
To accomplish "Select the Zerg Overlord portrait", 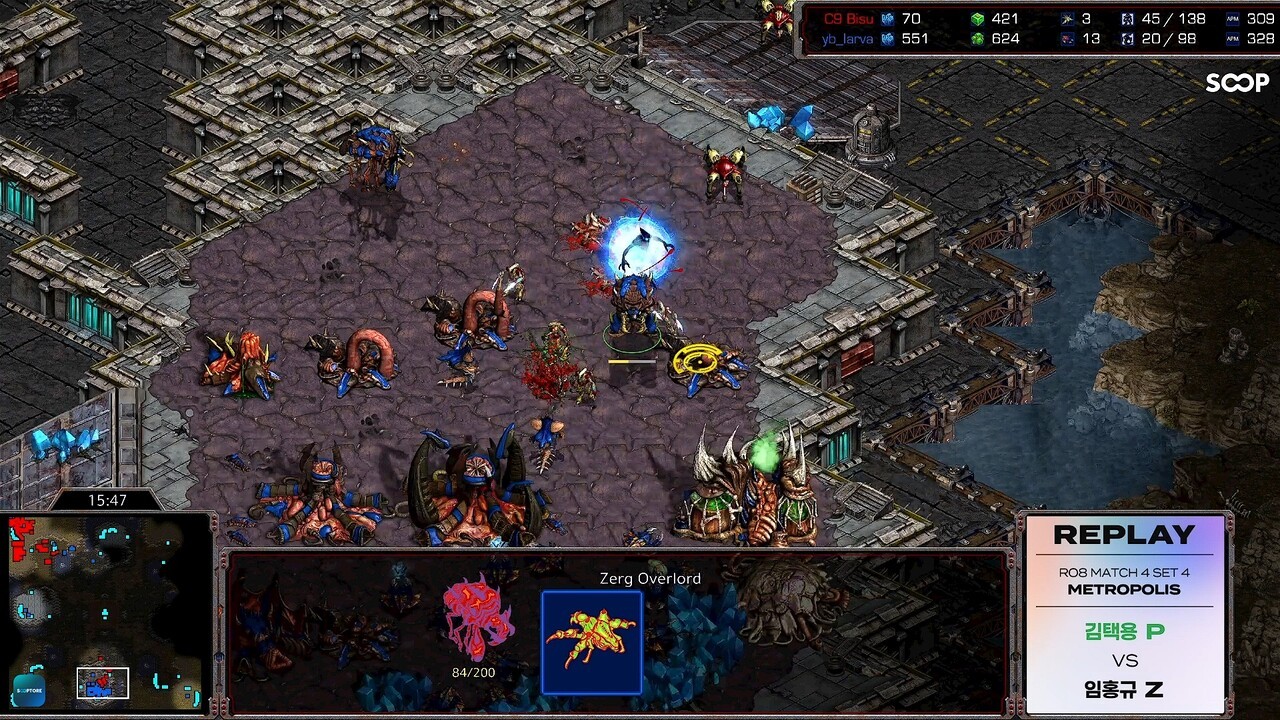I will 591,642.
